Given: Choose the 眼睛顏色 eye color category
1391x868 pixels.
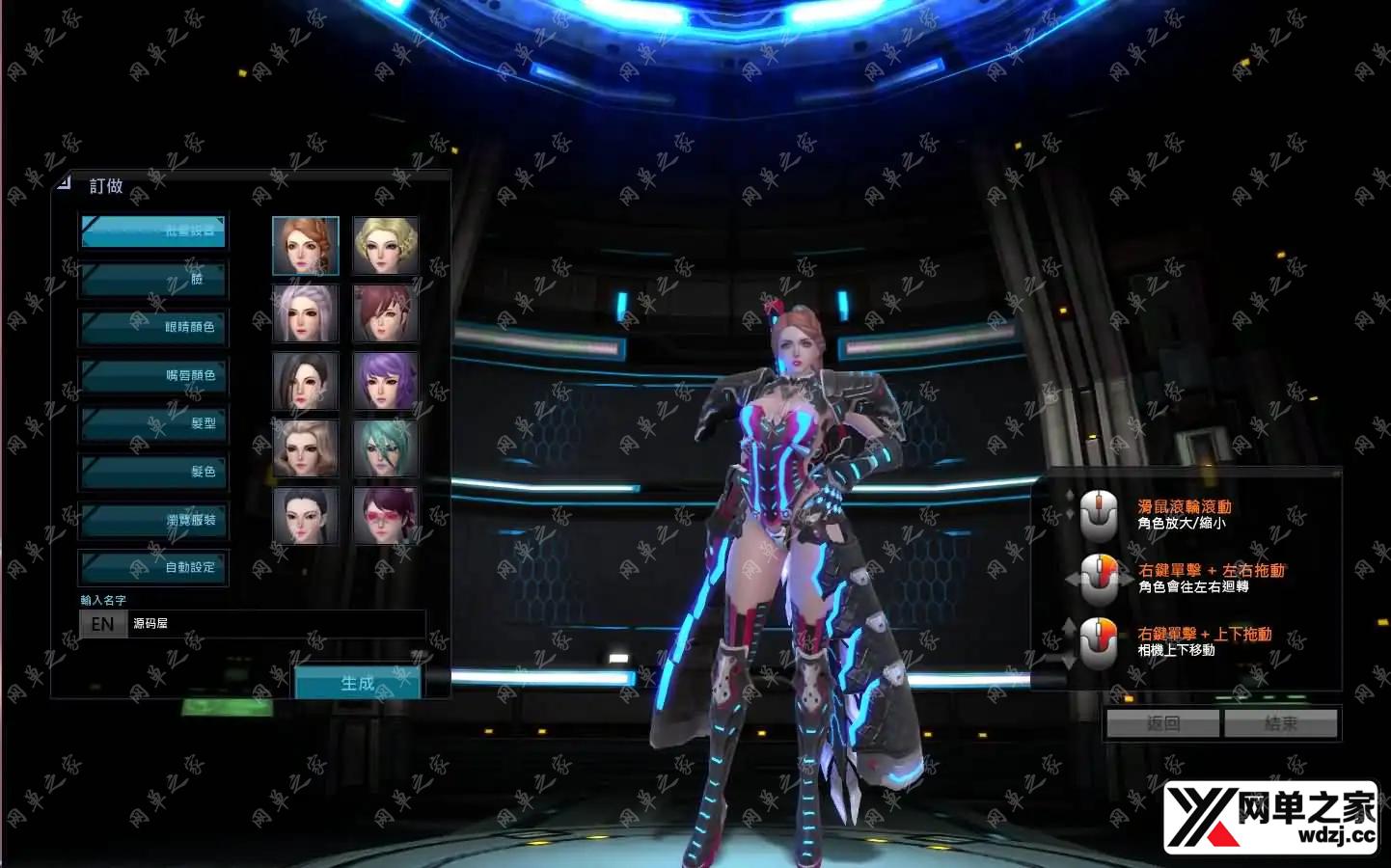Looking at the screenshot, I should click(x=153, y=328).
